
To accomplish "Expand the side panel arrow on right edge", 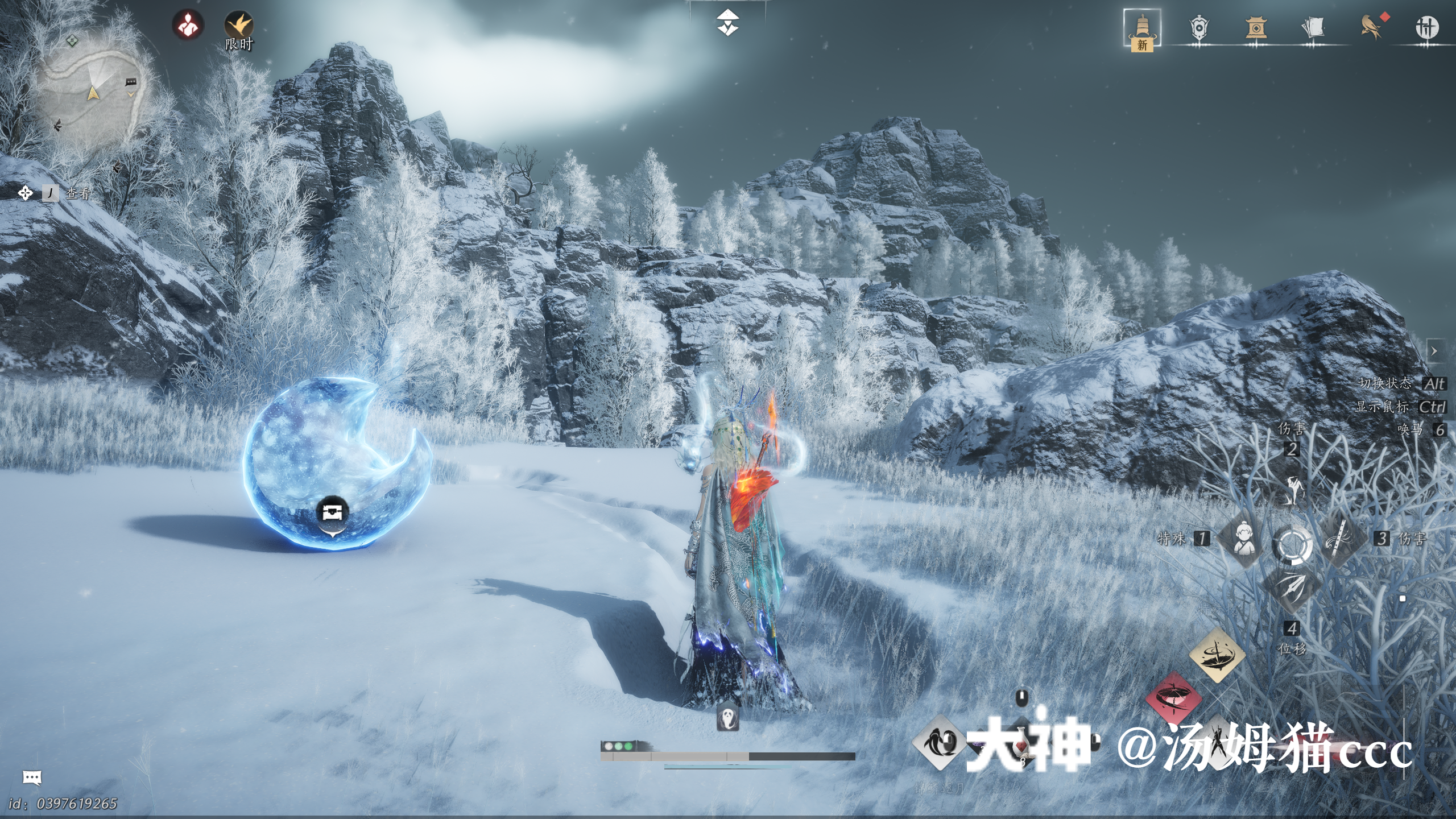I will click(x=1434, y=351).
